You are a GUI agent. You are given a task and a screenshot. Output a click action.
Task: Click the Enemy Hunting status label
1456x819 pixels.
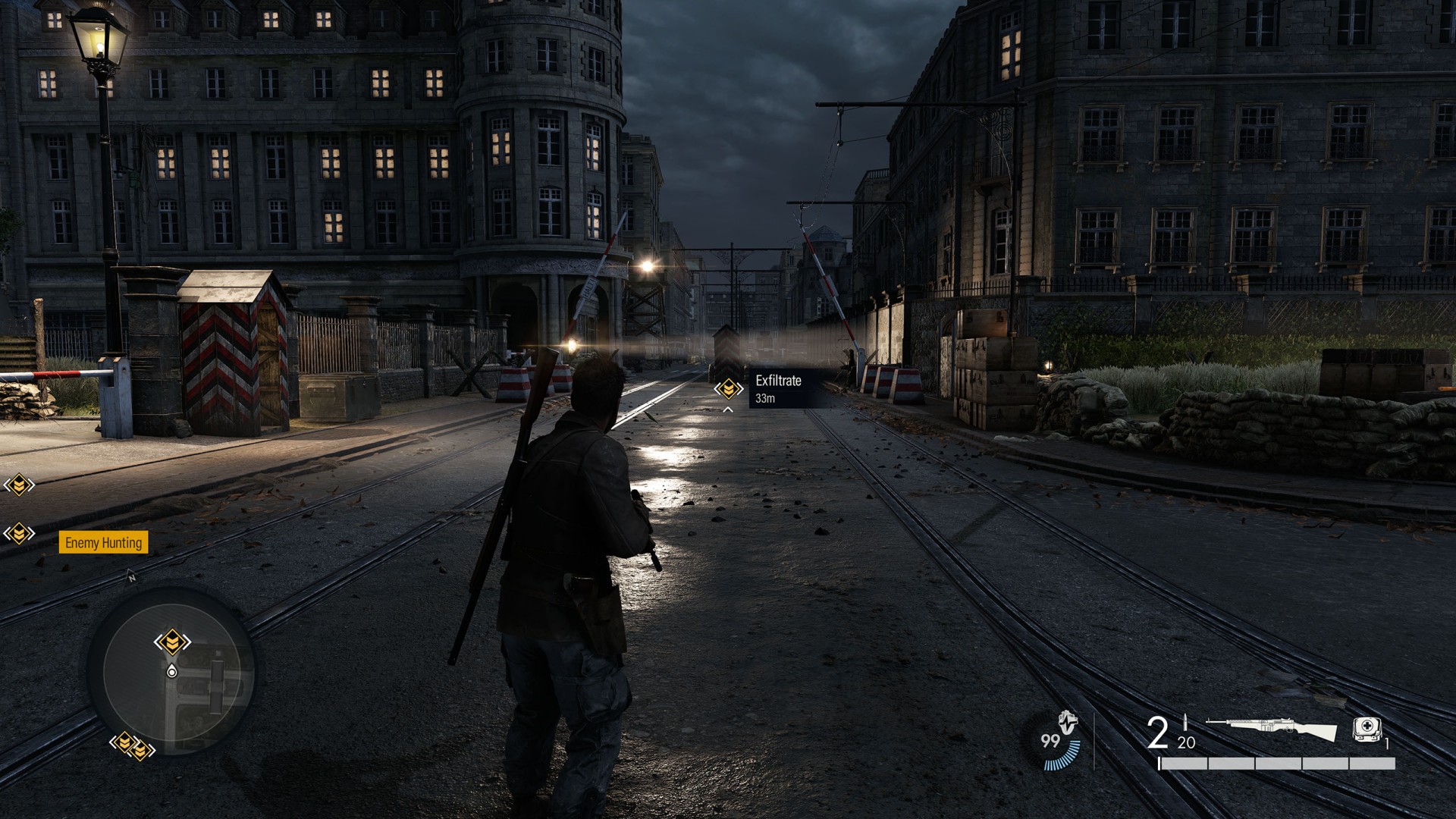click(103, 542)
